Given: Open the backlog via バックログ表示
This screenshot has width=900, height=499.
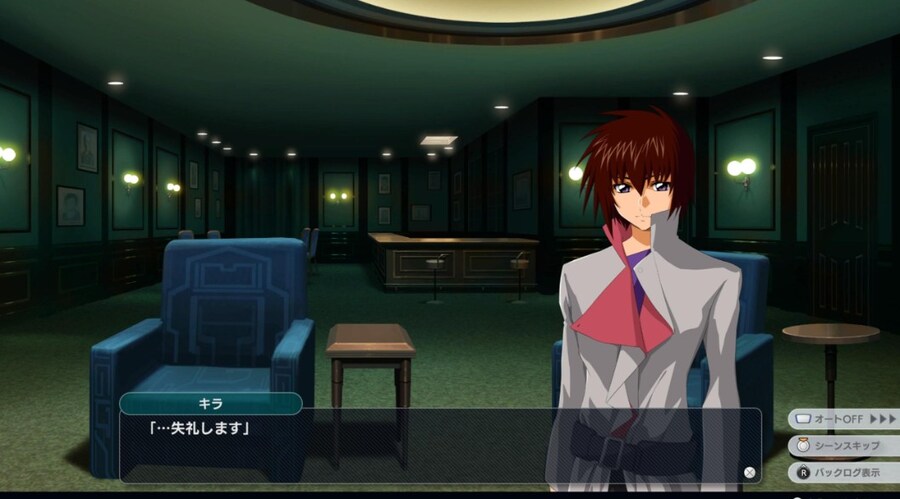Looking at the screenshot, I should (843, 471).
